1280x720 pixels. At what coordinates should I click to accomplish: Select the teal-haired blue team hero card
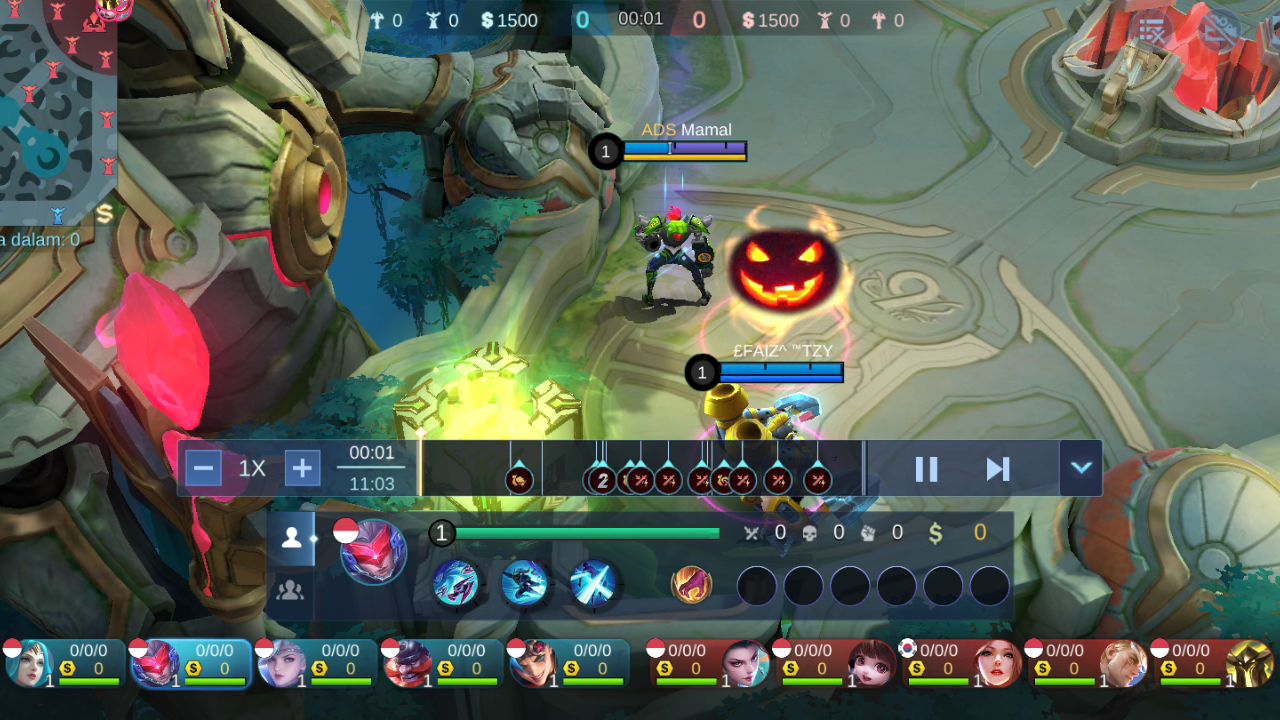coord(64,663)
